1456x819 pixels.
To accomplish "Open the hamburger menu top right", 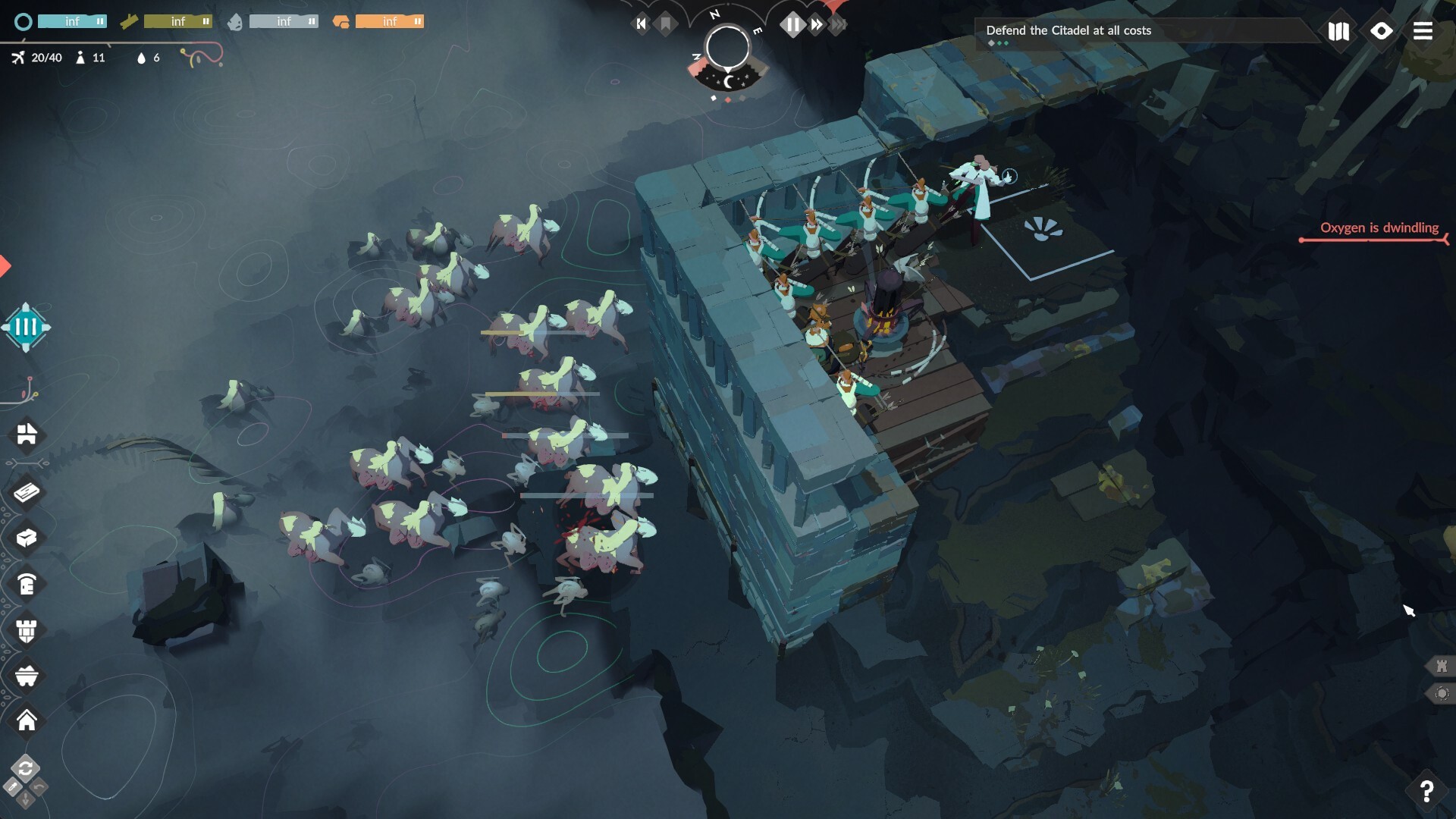I will [x=1423, y=32].
